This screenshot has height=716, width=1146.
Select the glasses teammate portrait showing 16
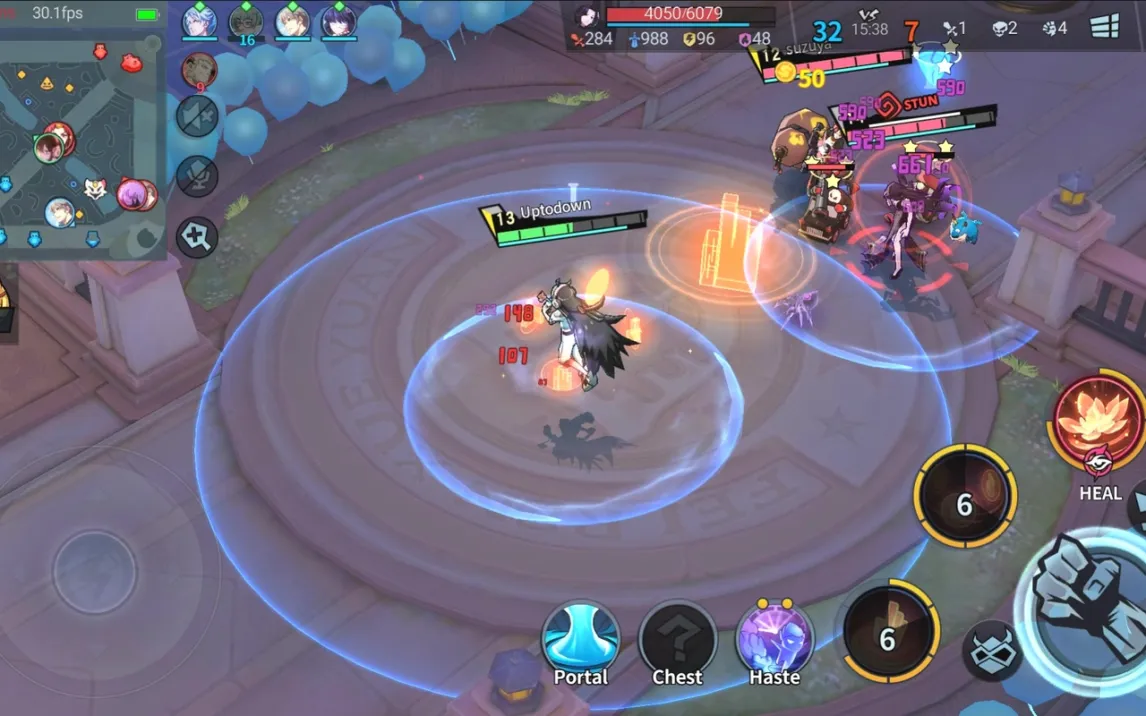coord(246,21)
